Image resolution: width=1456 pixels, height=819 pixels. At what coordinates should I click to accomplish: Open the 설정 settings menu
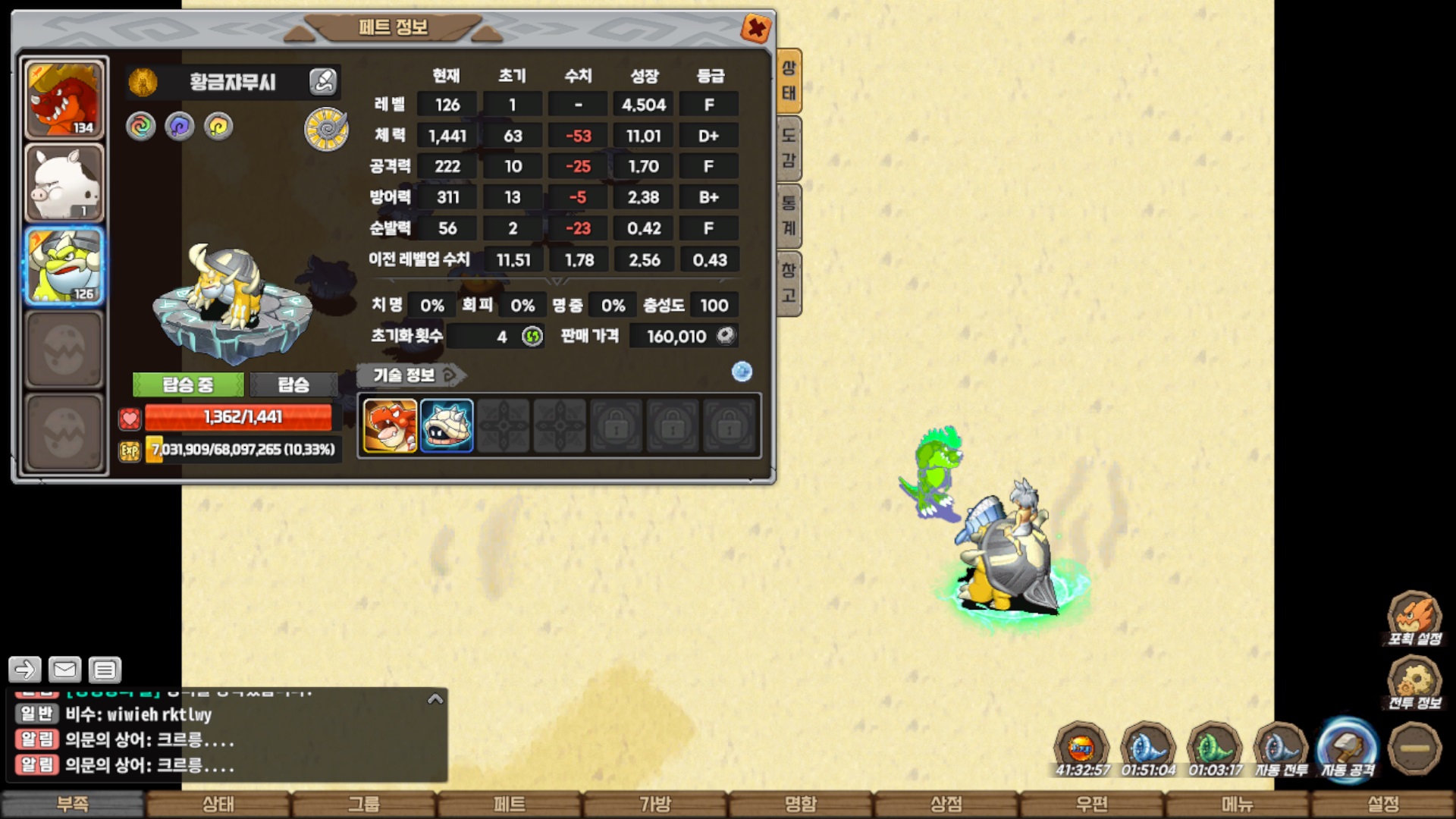click(1383, 804)
